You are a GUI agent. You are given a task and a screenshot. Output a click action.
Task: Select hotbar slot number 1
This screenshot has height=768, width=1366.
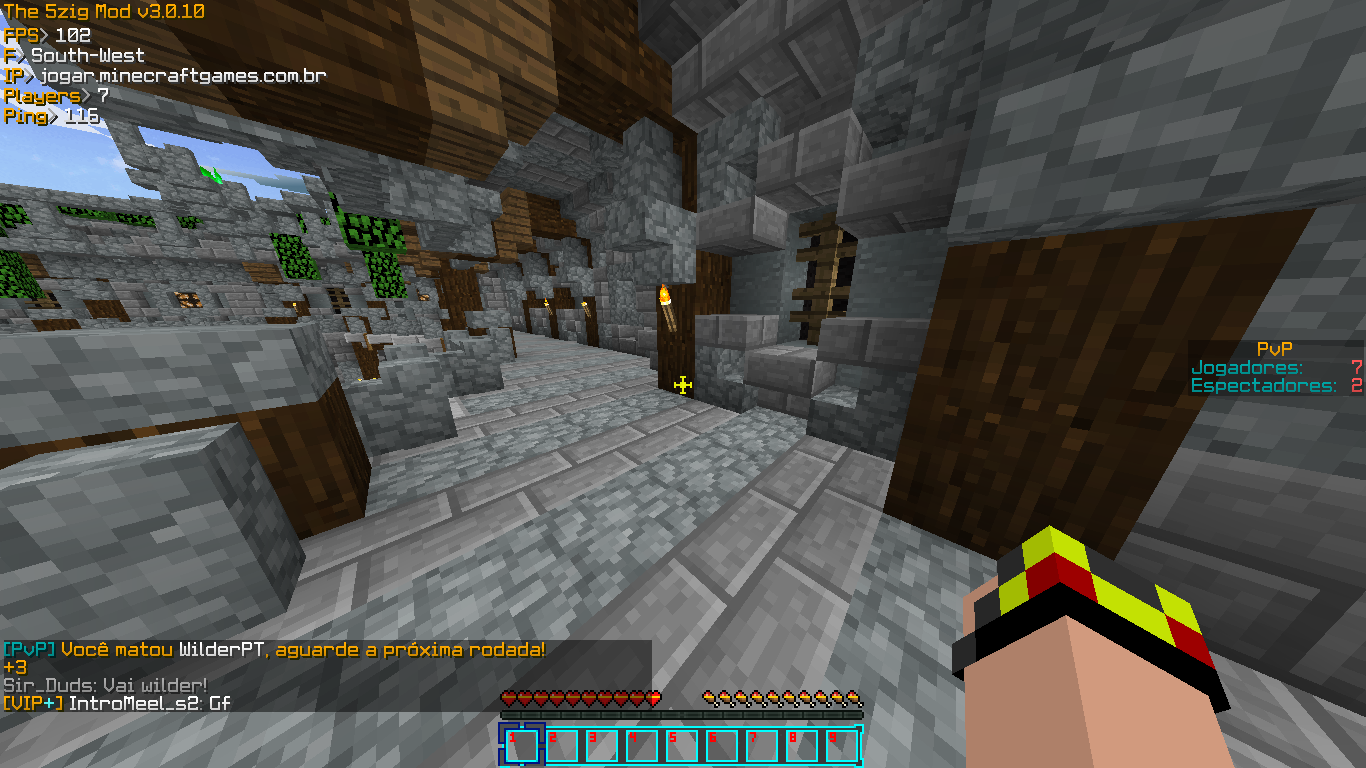(x=521, y=745)
